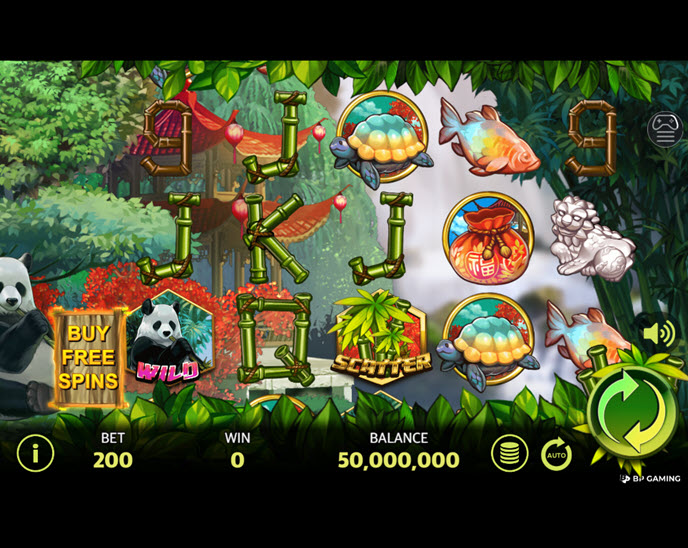Toggle the sound speaker icon
This screenshot has width=688, height=548.
tap(659, 333)
